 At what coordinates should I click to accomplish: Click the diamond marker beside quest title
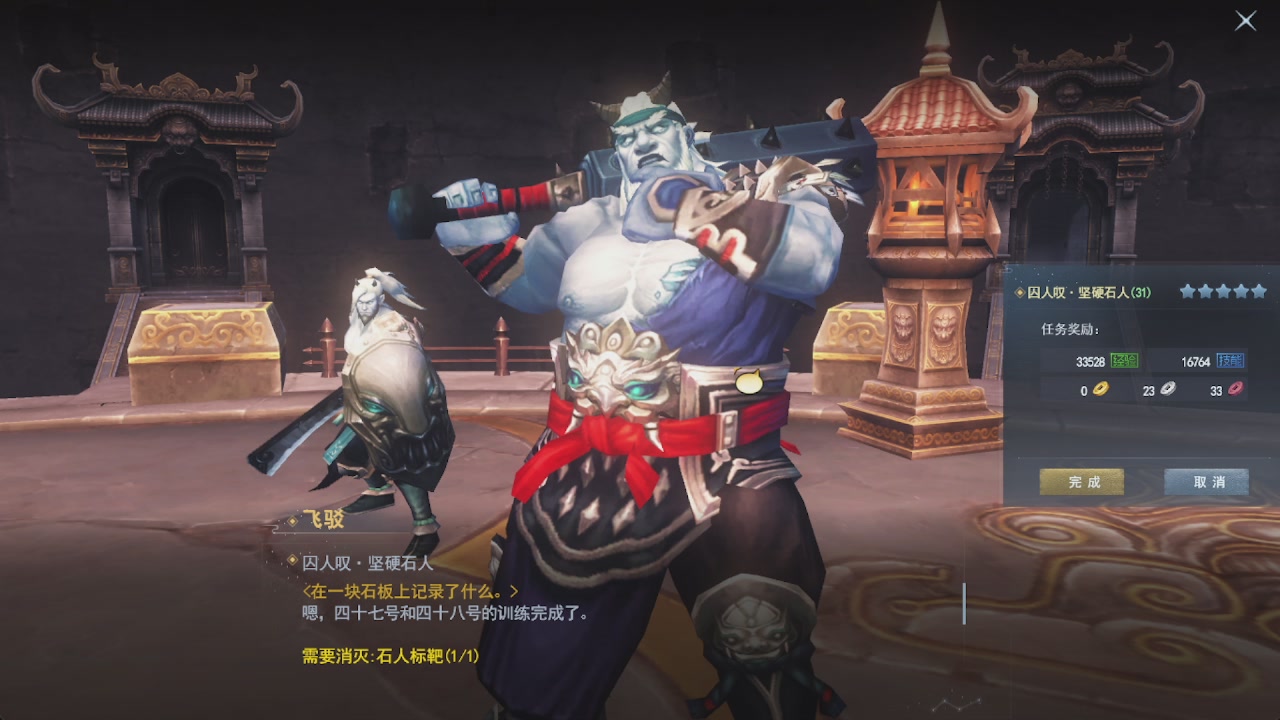coord(1019,292)
